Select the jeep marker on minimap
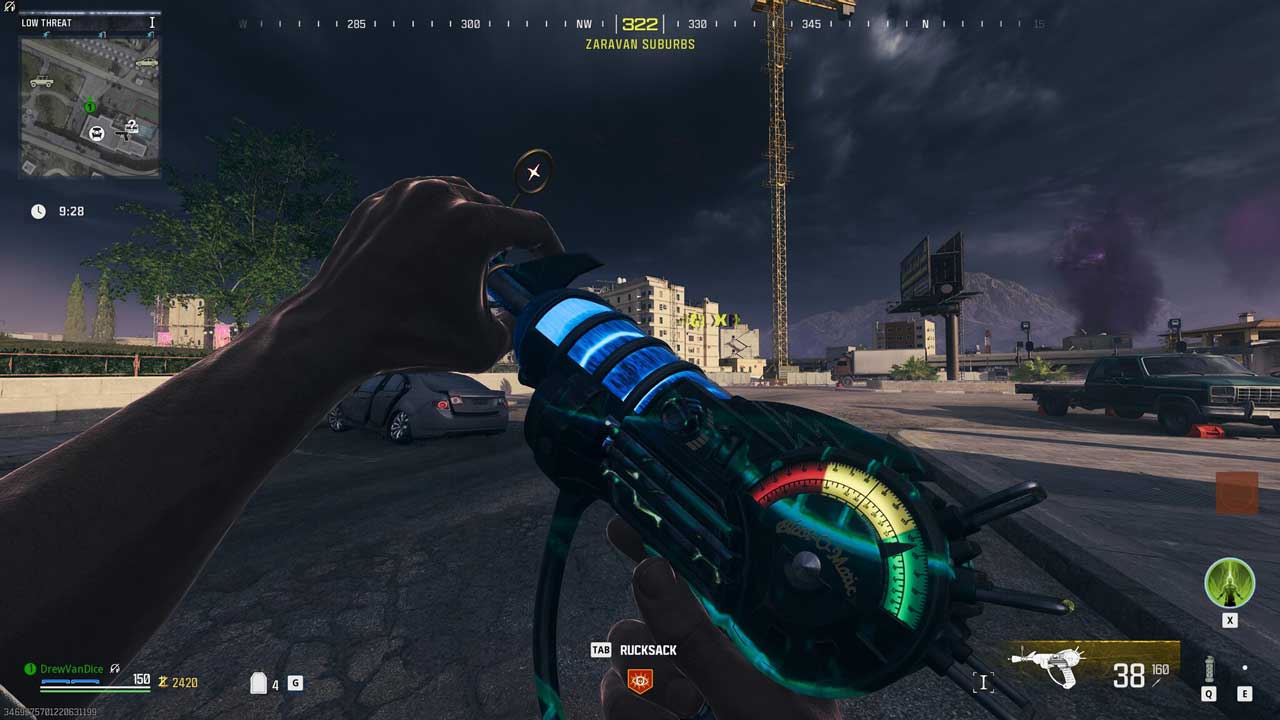Viewport: 1280px width, 720px height. coord(41,82)
